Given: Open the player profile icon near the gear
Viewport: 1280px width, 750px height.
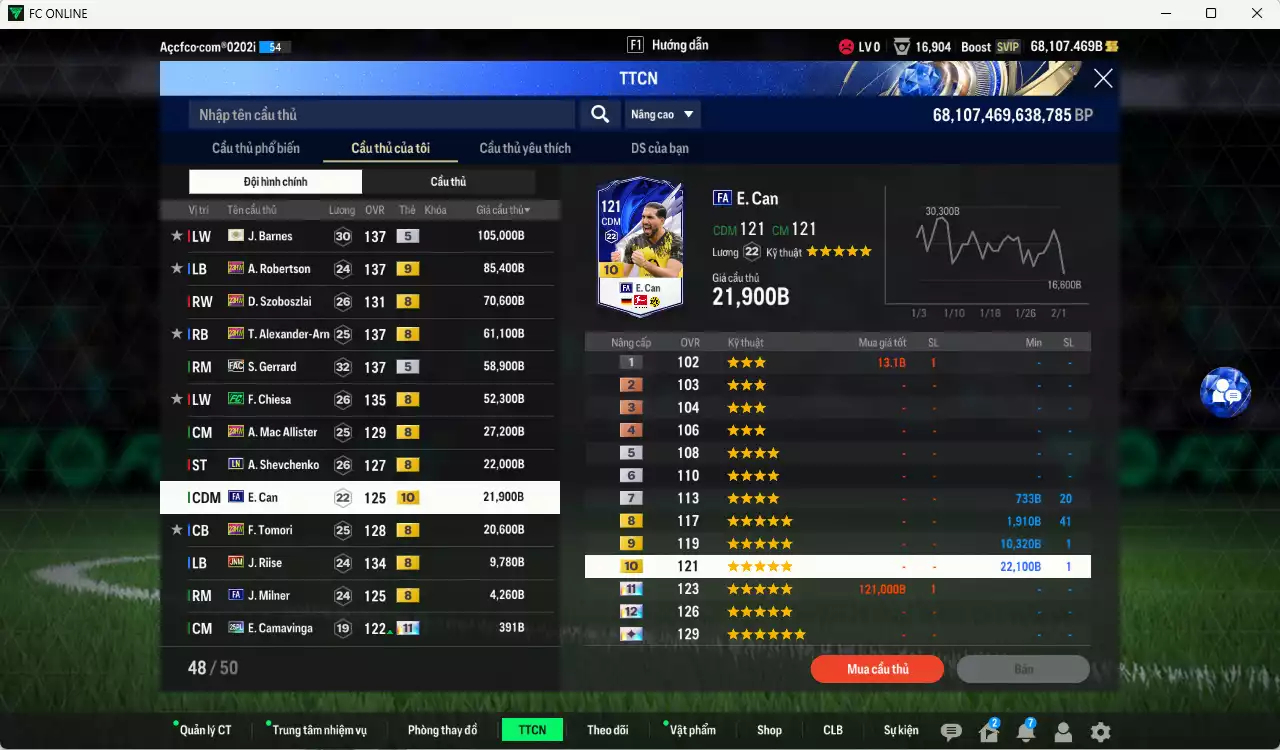Looking at the screenshot, I should 1062,732.
